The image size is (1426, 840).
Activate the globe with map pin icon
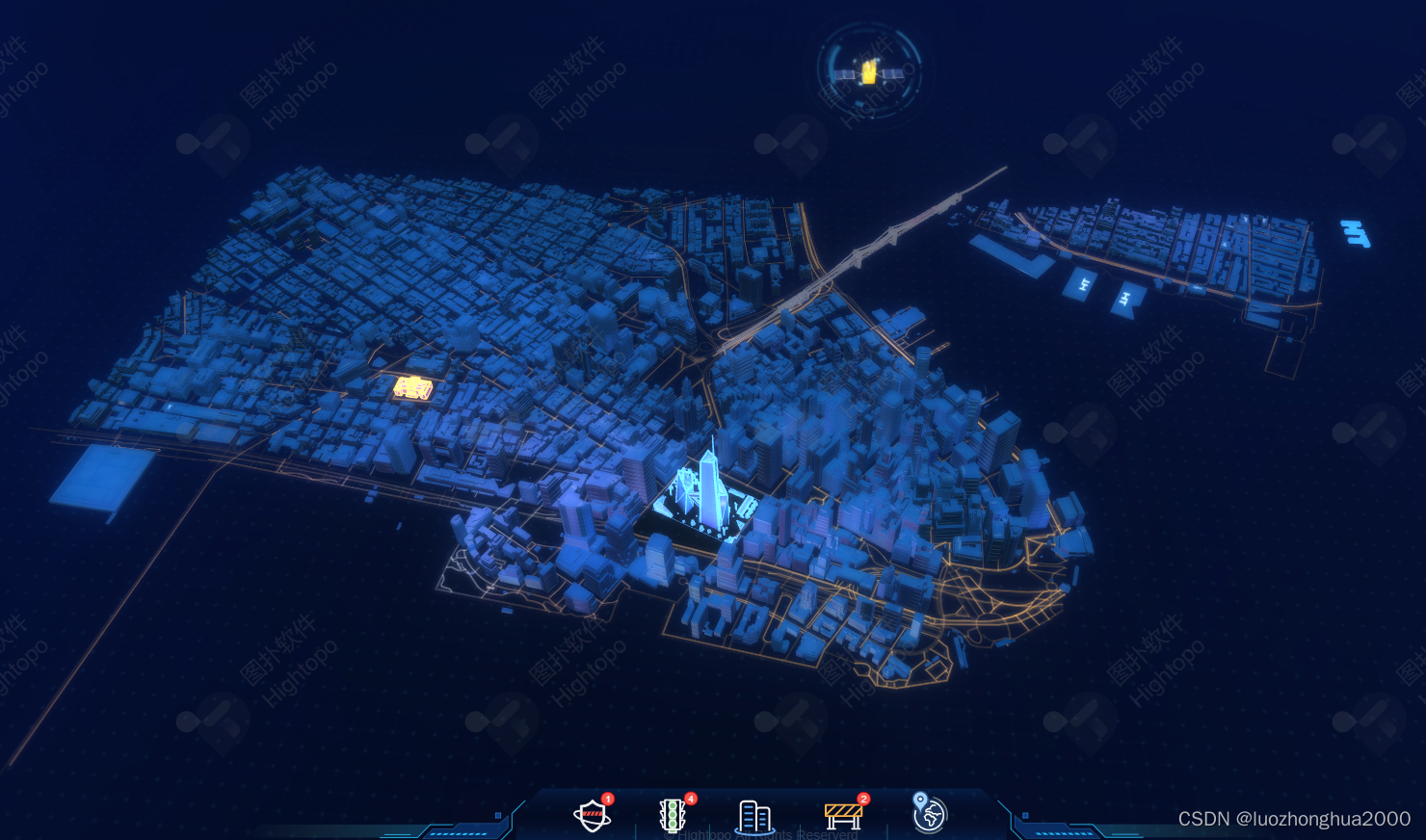pos(929,814)
